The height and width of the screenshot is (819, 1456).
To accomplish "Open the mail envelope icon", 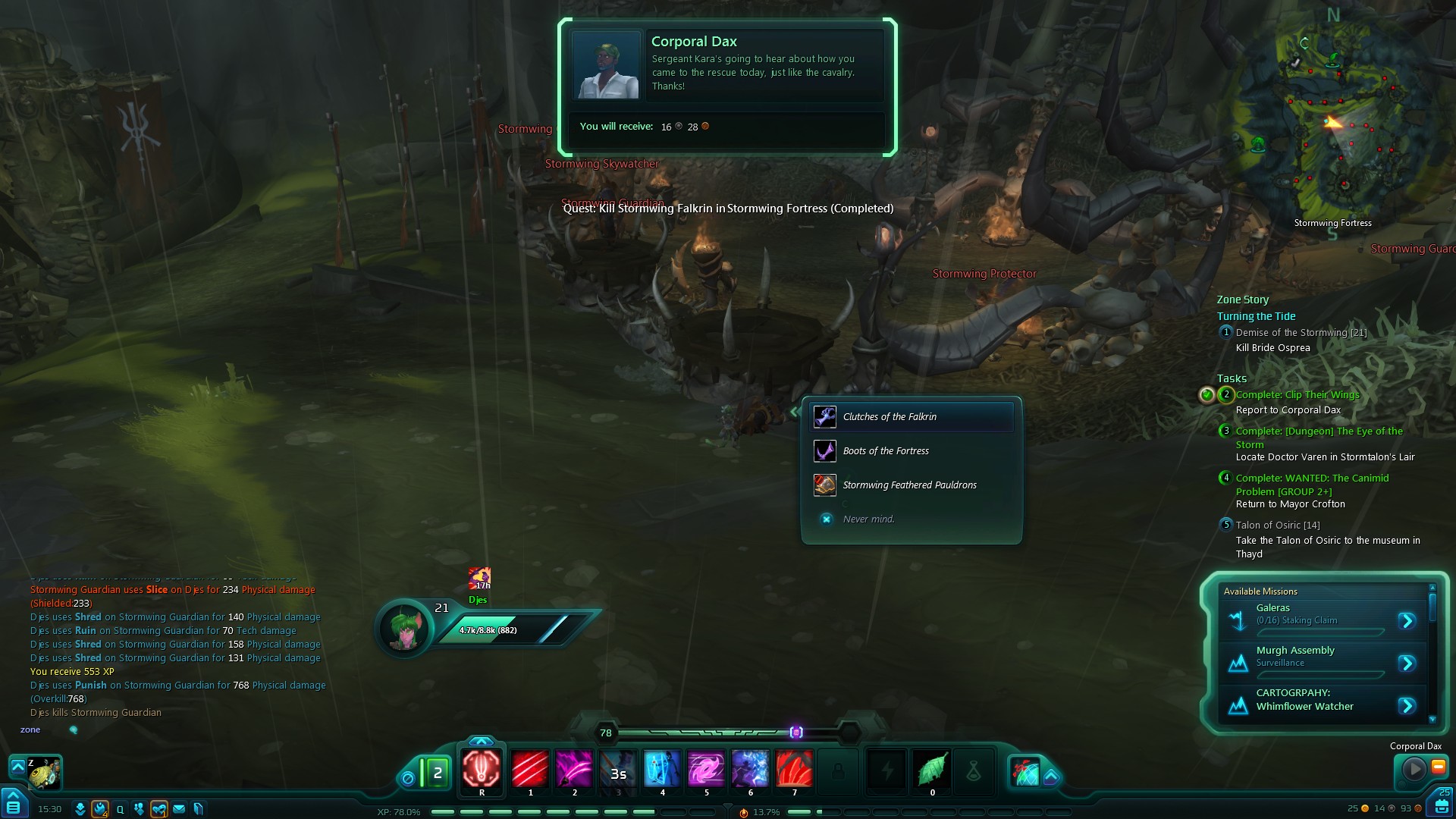I will [179, 809].
